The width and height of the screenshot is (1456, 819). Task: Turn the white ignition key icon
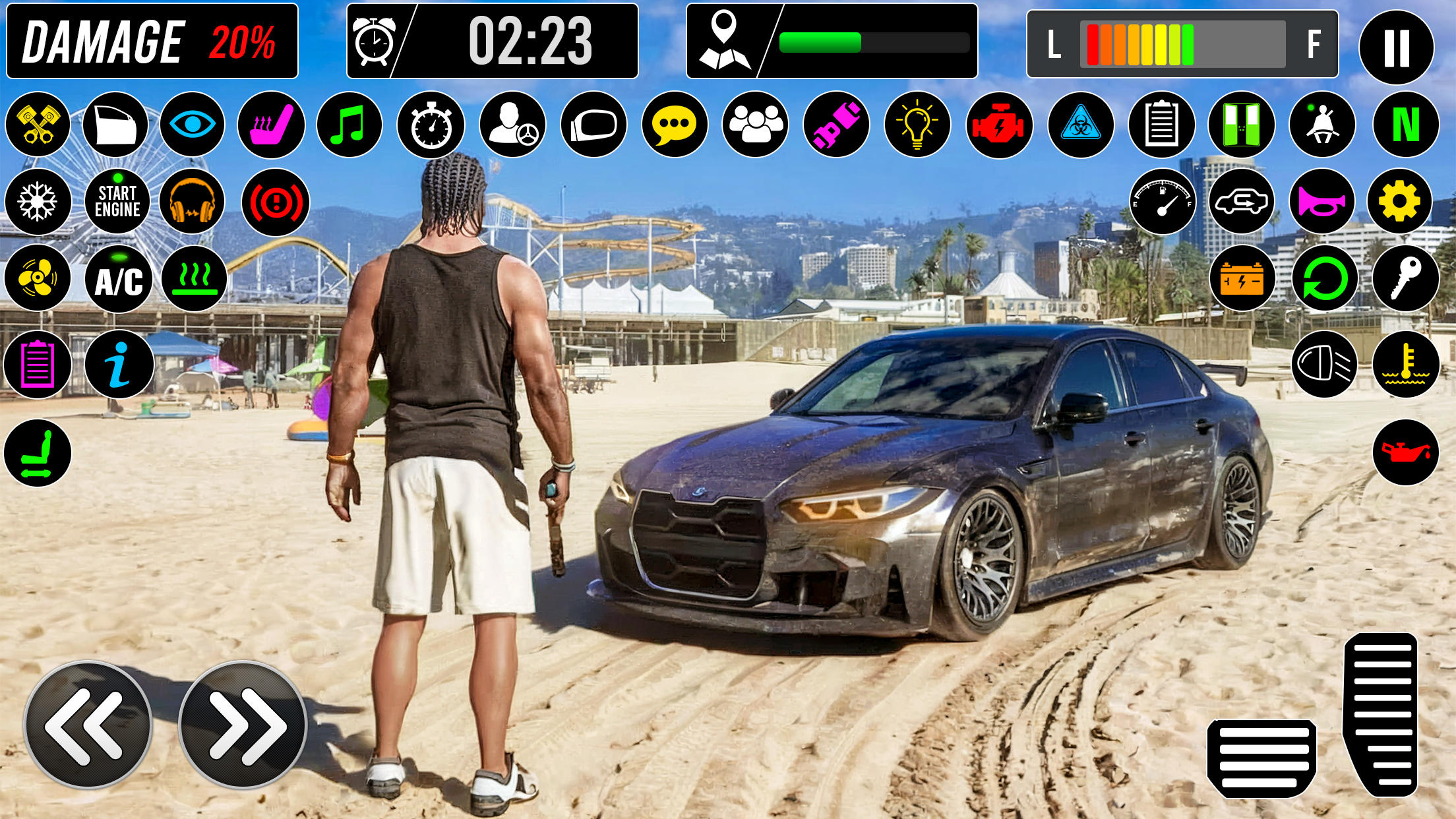pos(1405,278)
